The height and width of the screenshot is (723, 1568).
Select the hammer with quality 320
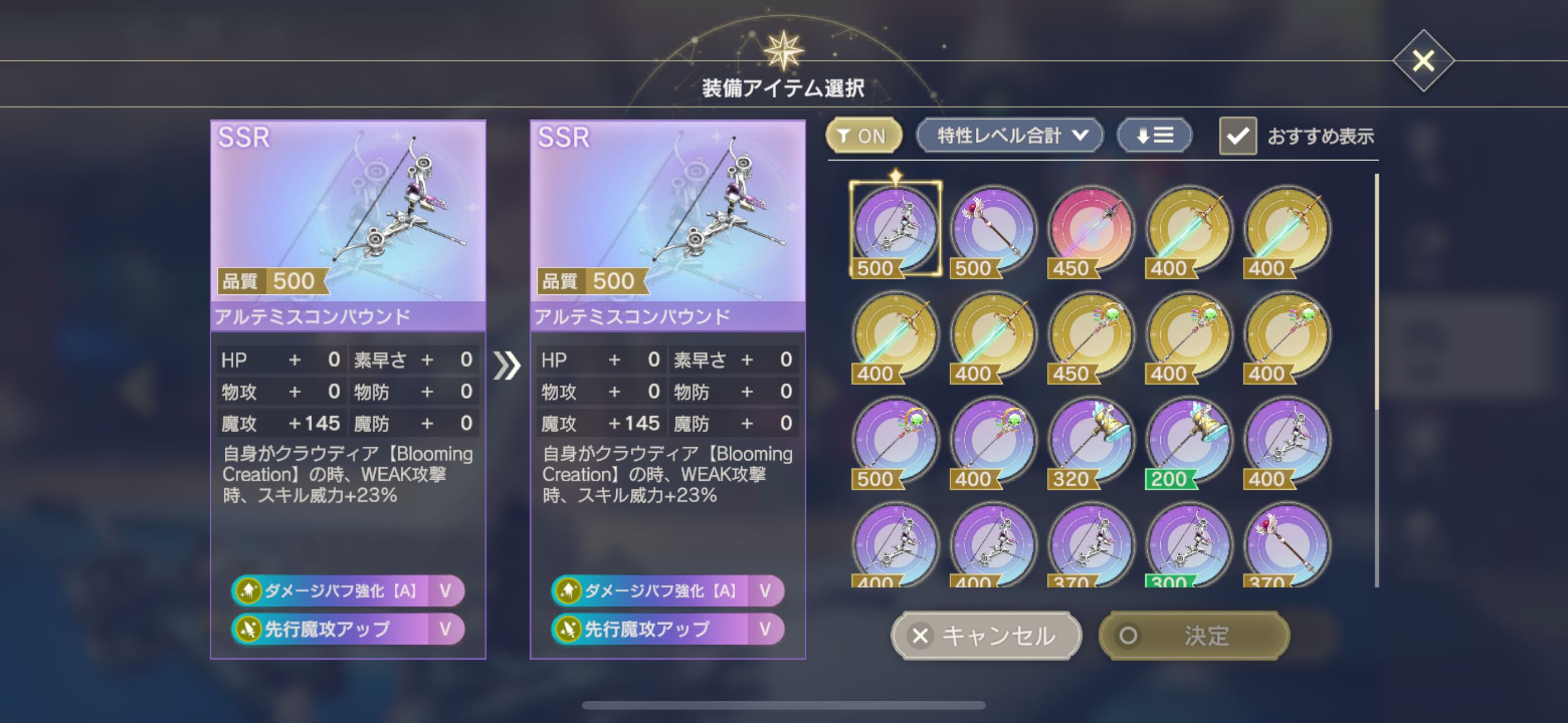tap(1091, 441)
